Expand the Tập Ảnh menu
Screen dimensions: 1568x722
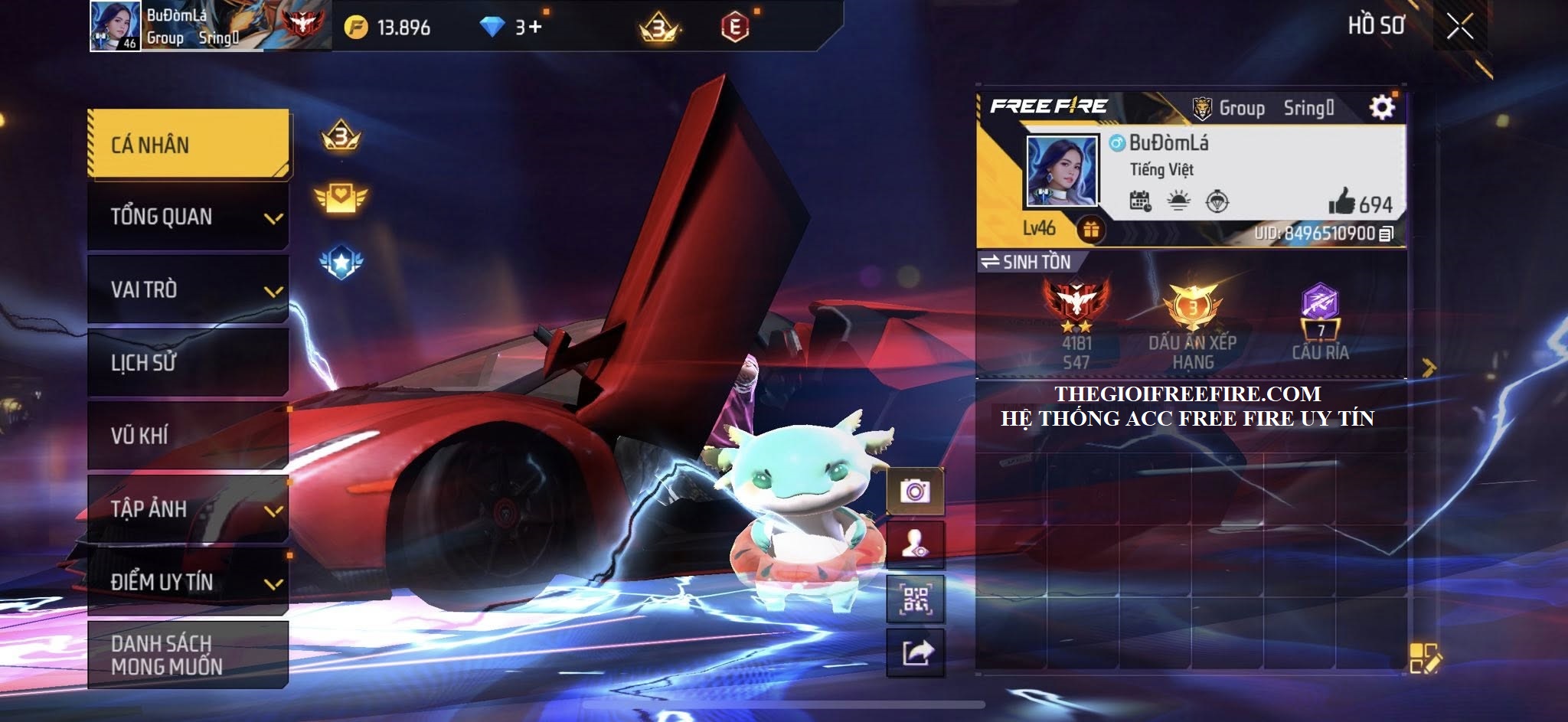[x=188, y=509]
